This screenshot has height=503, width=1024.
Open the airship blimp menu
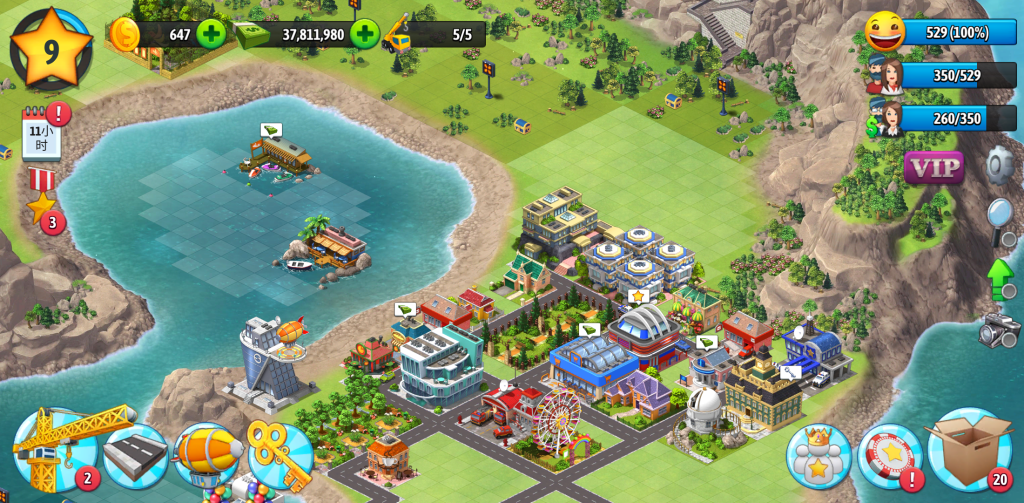coord(207,456)
